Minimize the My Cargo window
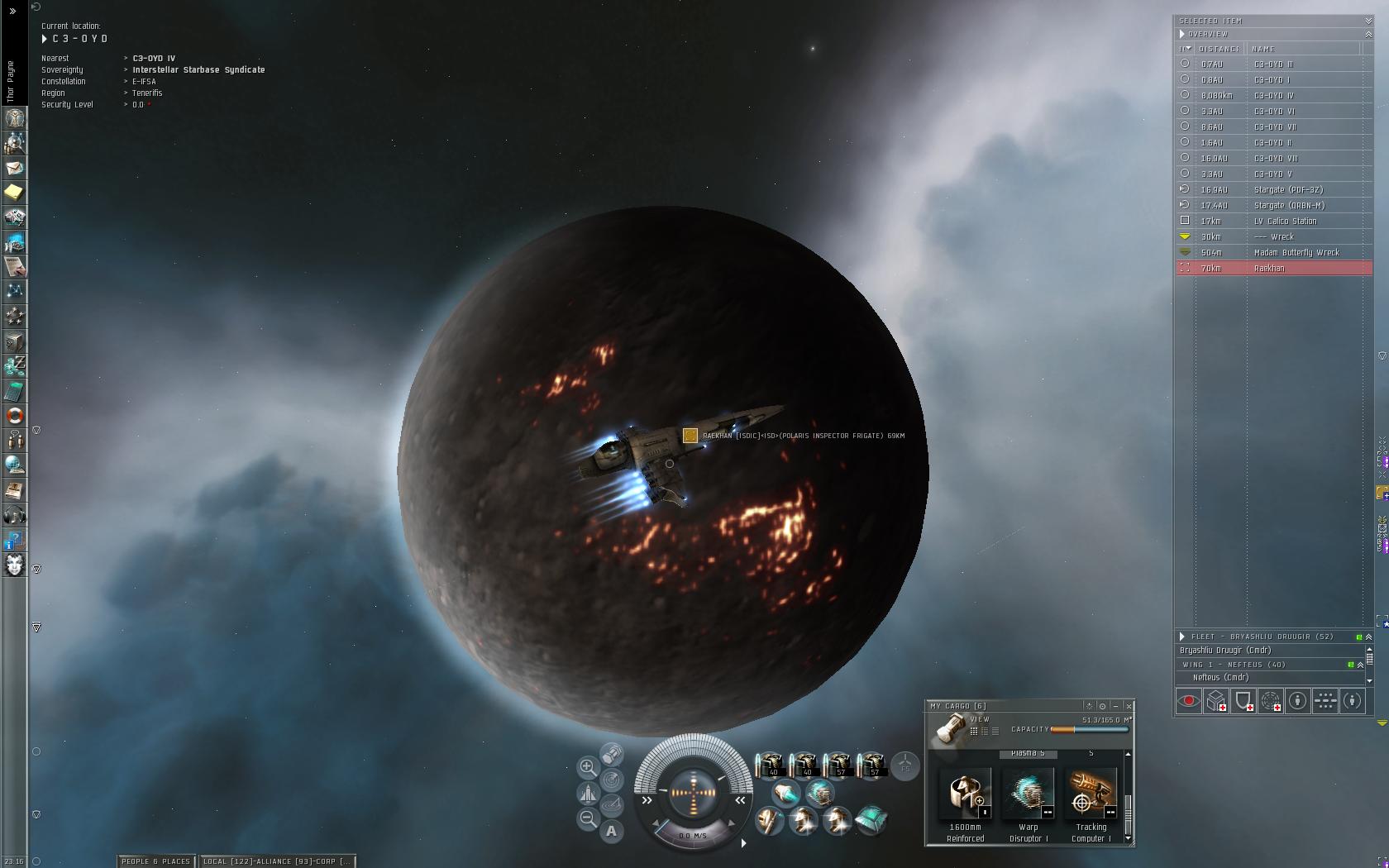 pos(1115,706)
